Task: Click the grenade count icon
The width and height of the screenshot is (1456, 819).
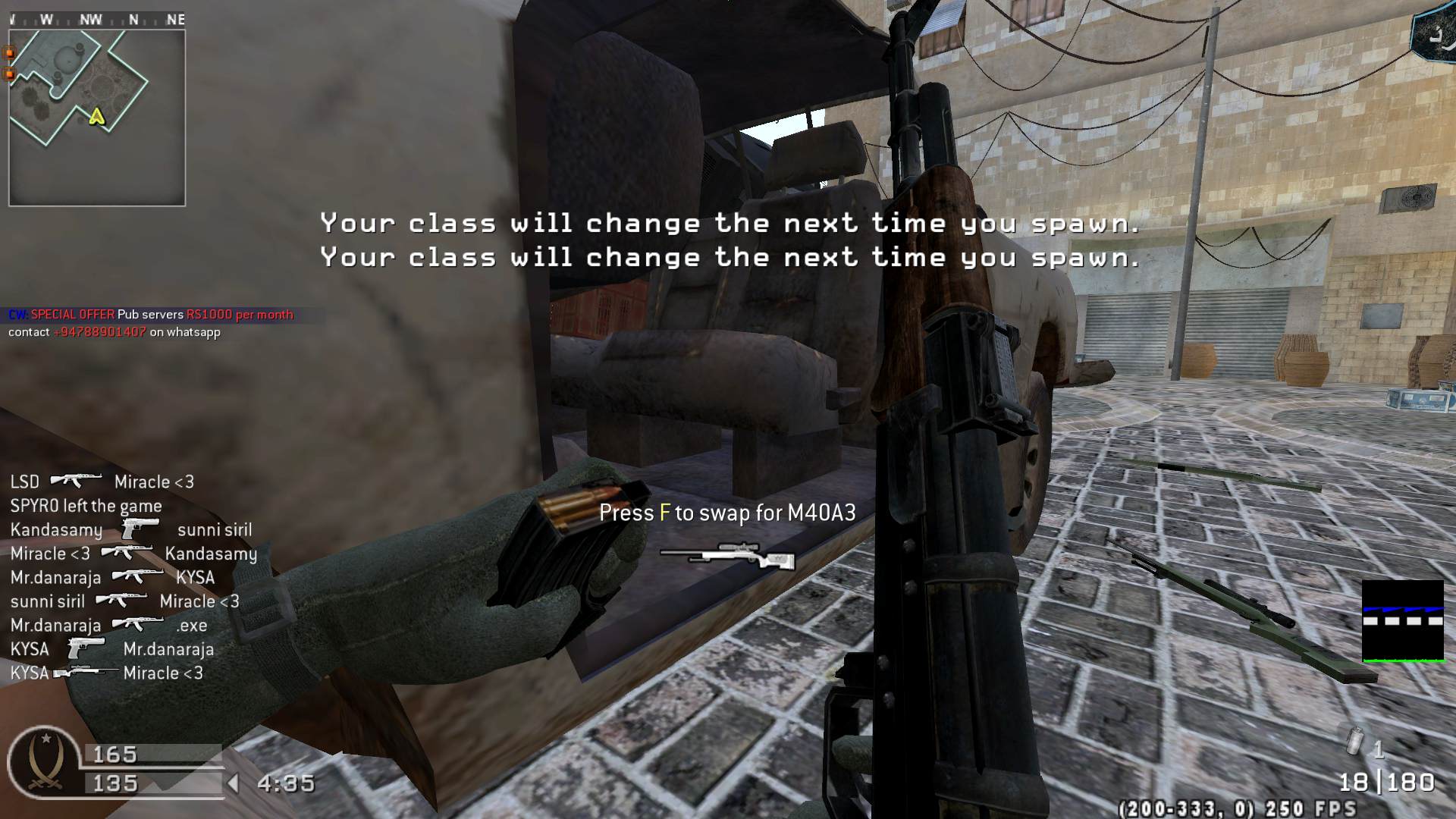Action: point(1355,742)
